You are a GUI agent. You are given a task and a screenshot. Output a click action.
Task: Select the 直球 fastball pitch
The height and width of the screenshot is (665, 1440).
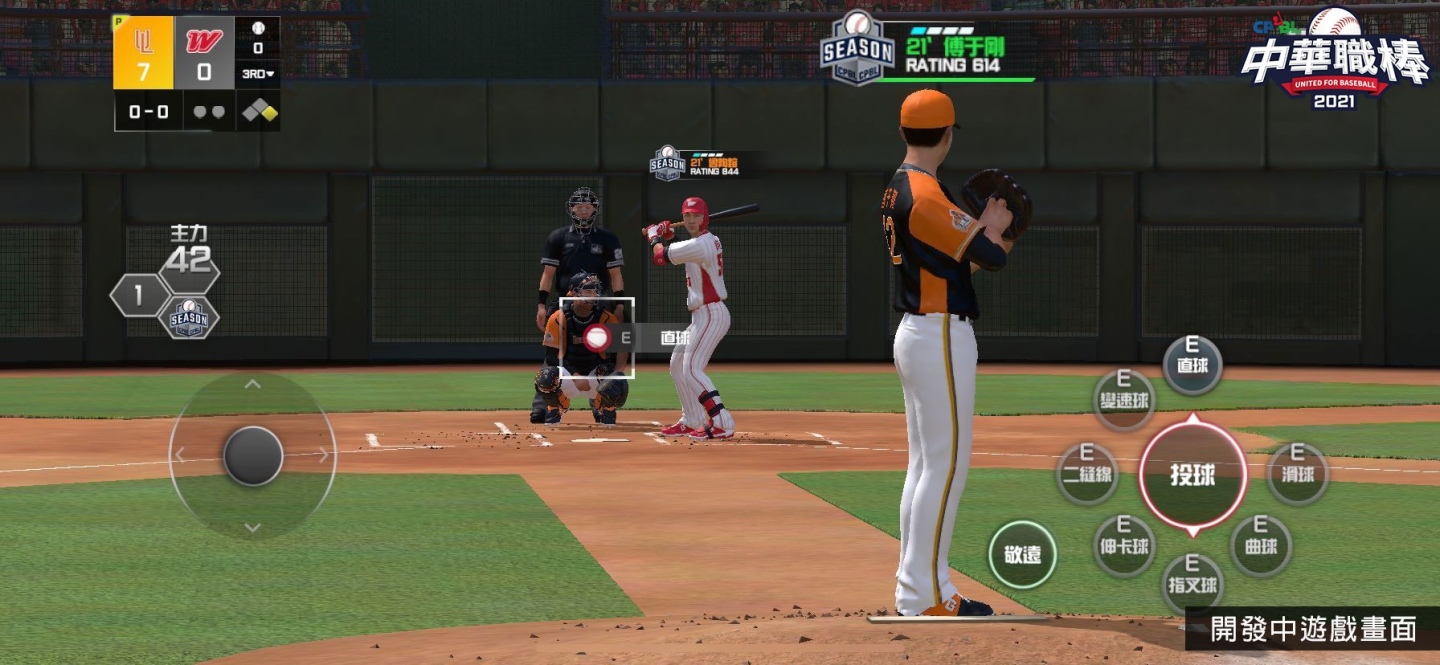(x=1192, y=365)
